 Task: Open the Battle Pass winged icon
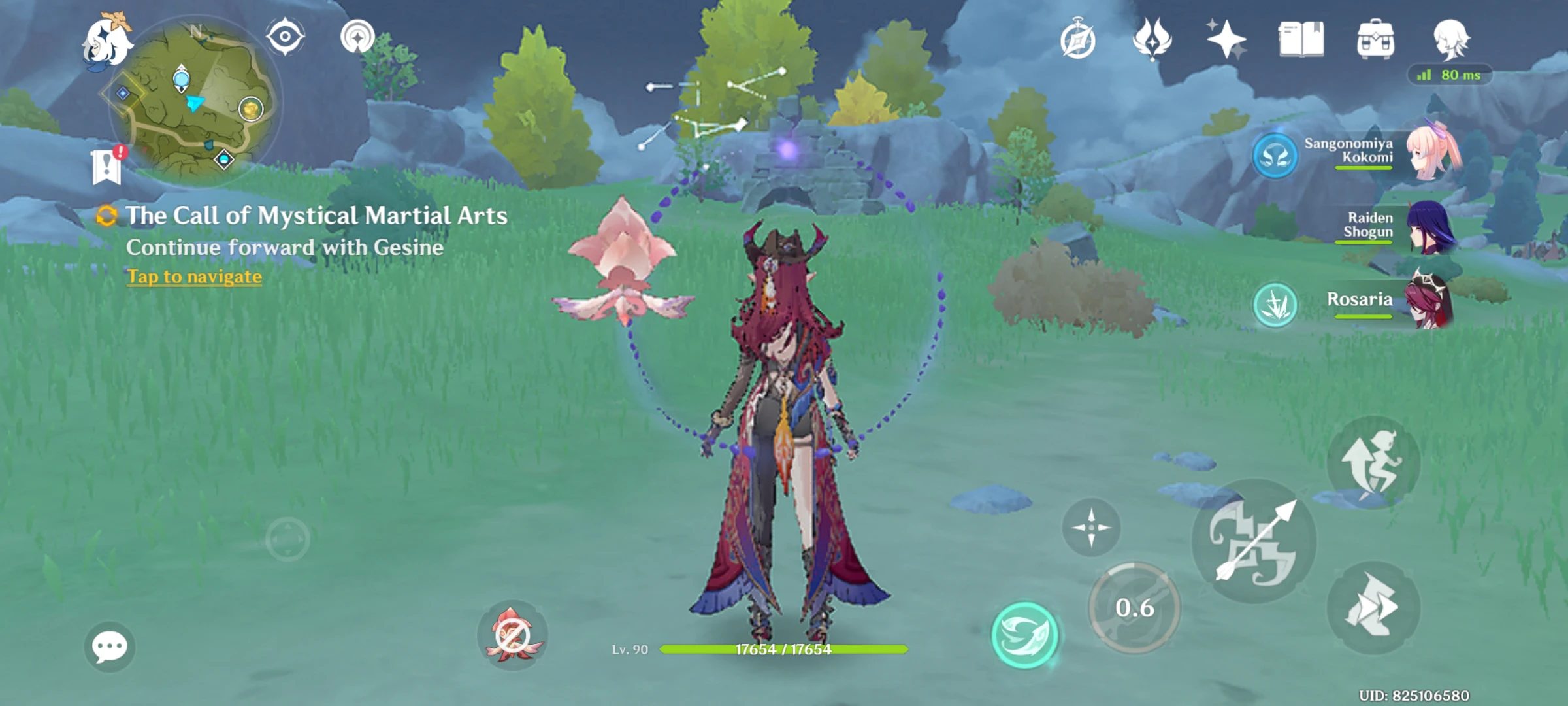coord(1152,39)
